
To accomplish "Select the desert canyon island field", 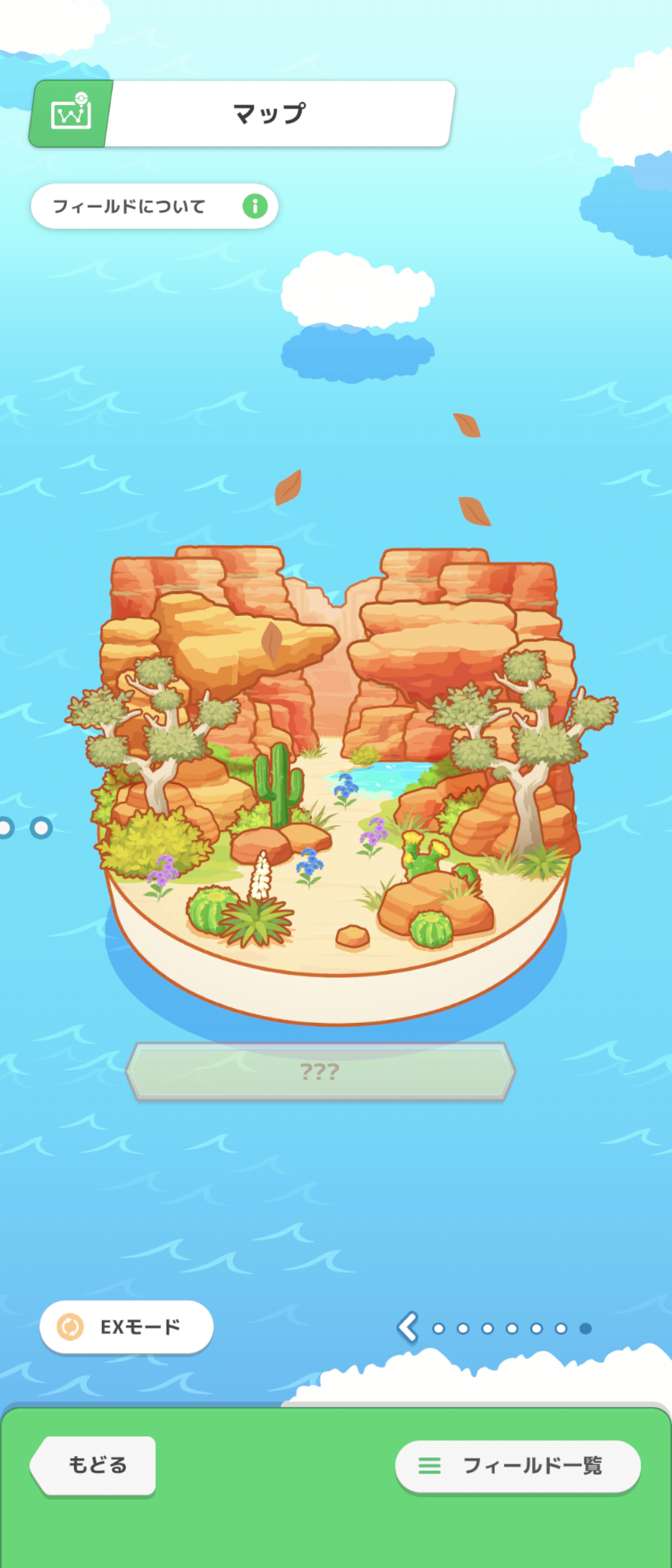I will (336, 778).
